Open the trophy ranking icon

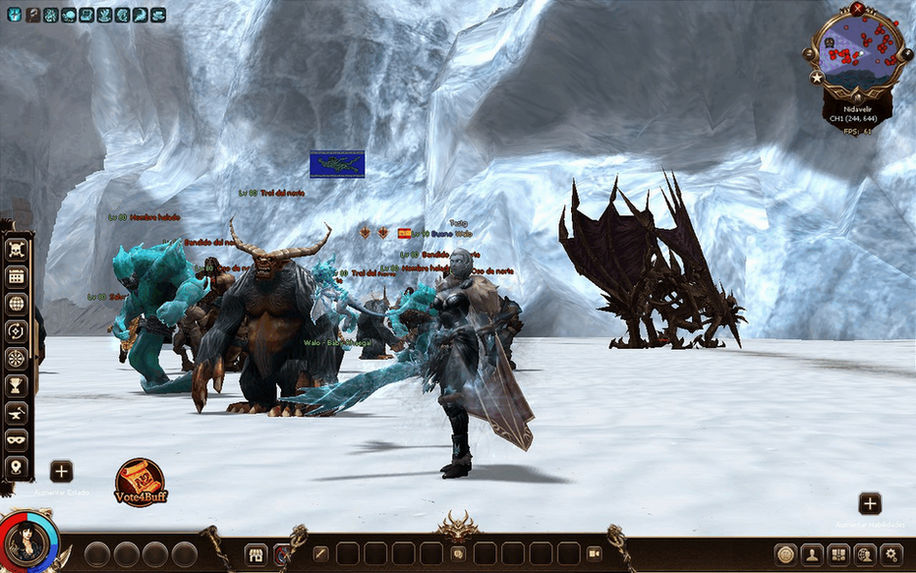pyautogui.click(x=16, y=385)
